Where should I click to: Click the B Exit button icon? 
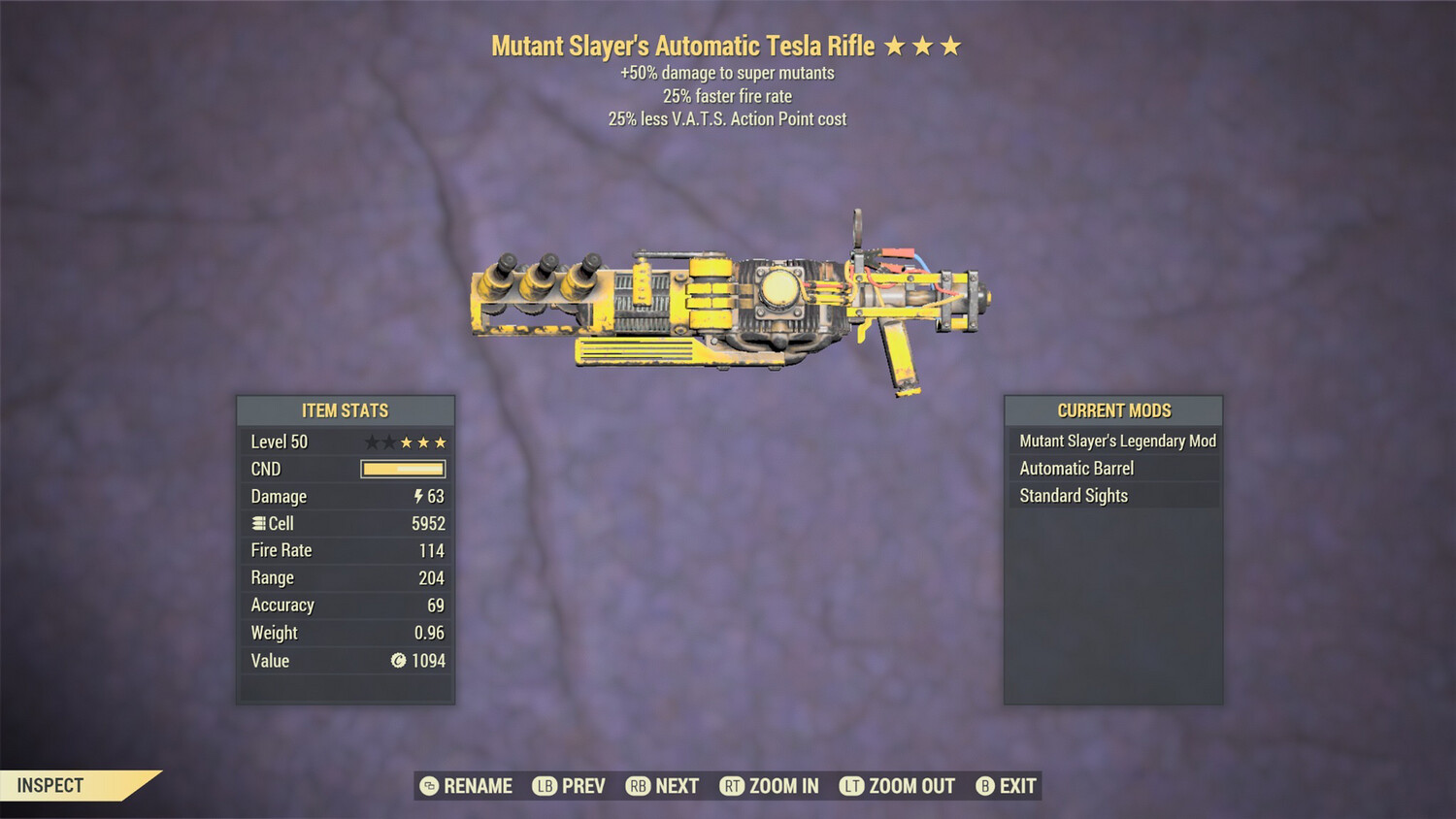pos(986,786)
